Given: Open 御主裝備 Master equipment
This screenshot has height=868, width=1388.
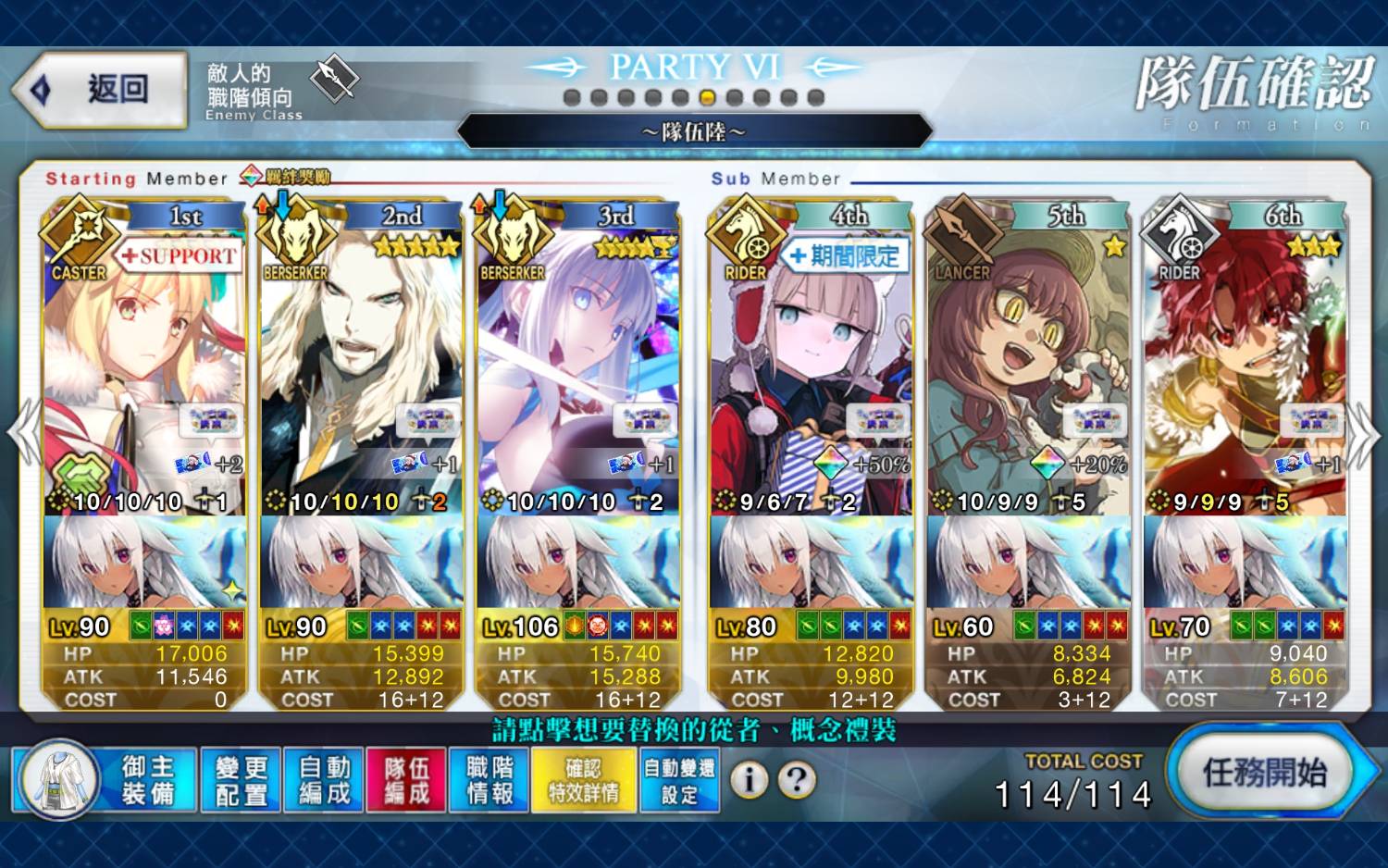Looking at the screenshot, I should tap(106, 780).
